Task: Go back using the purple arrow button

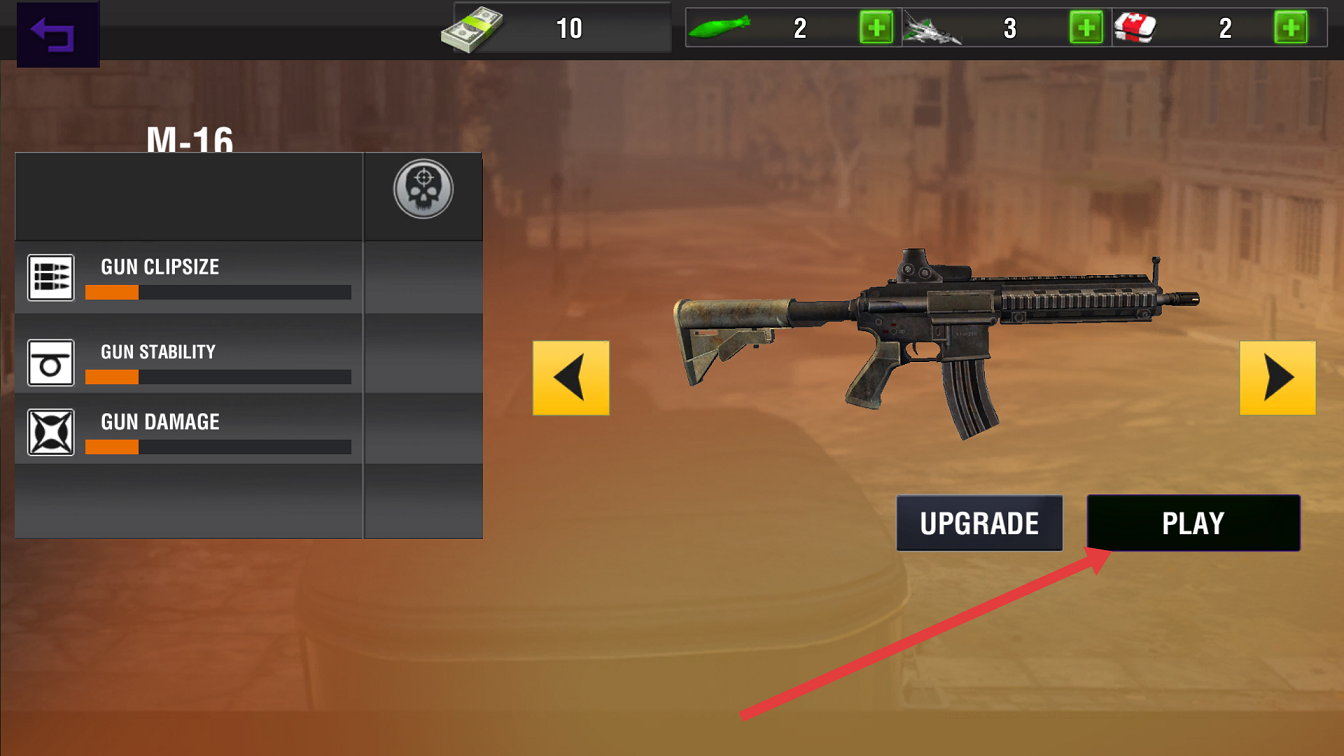Action: 57,35
